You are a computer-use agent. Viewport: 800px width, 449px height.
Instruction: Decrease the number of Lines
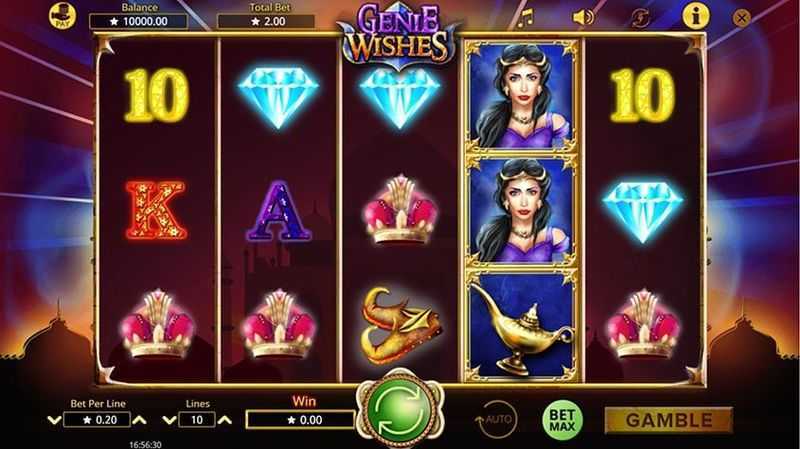(170, 420)
